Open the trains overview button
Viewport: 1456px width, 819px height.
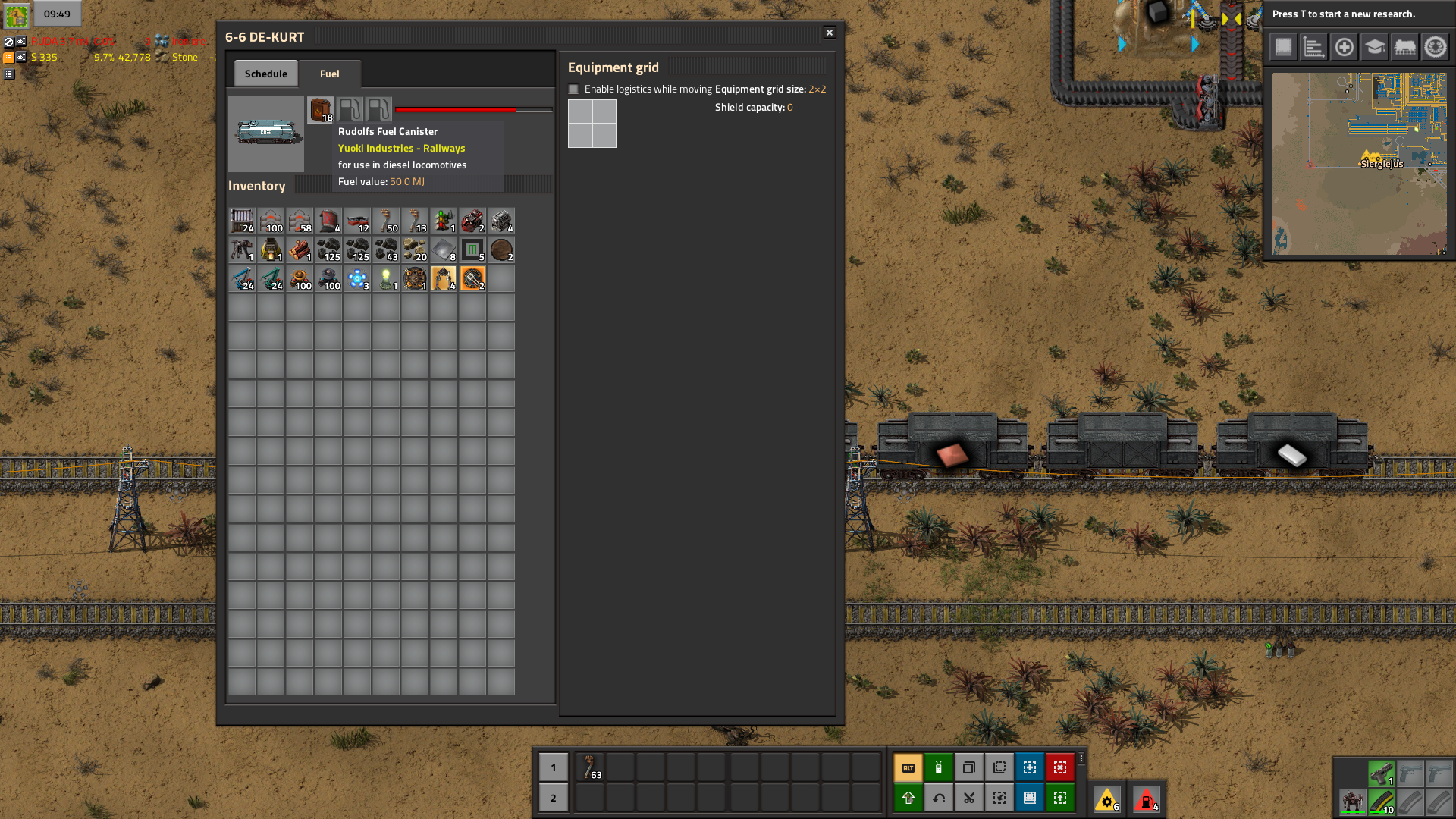coord(1404,47)
